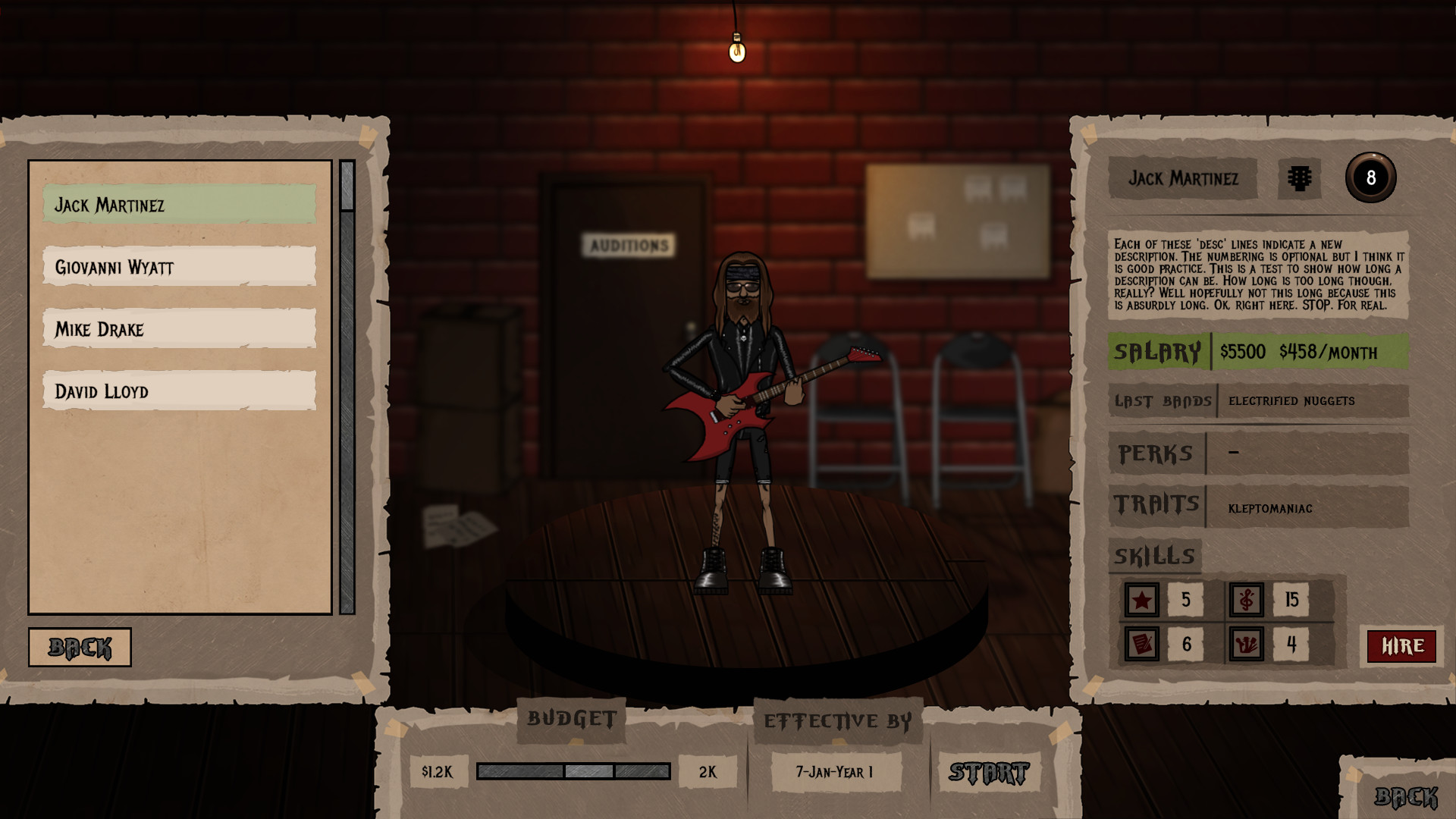Select the star skill icon

tap(1142, 599)
